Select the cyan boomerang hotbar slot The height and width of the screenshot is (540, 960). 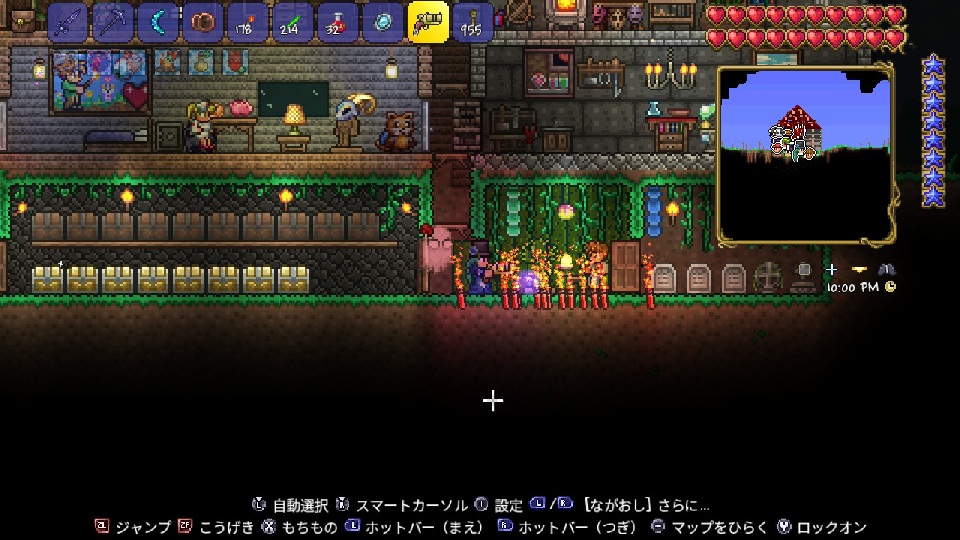(x=157, y=22)
